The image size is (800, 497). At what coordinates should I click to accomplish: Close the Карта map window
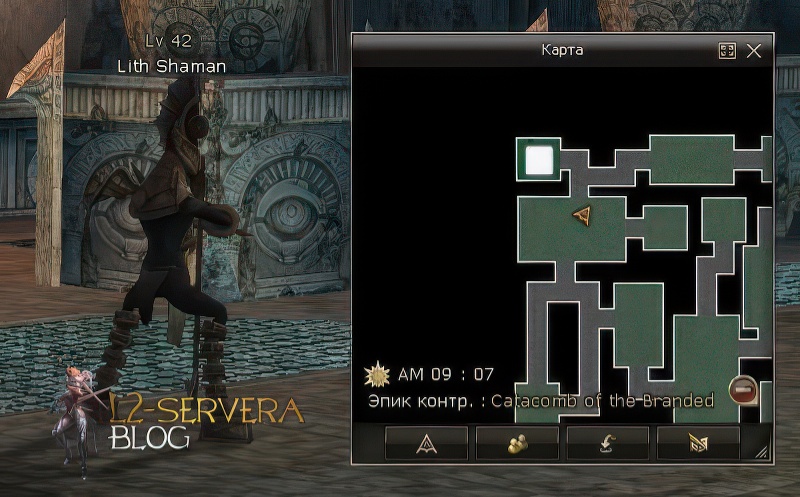754,51
